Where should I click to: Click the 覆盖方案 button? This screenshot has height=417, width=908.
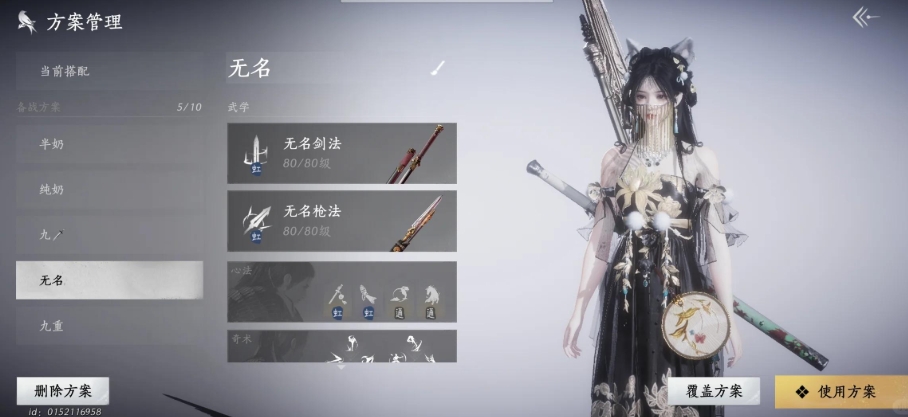[x=715, y=391]
